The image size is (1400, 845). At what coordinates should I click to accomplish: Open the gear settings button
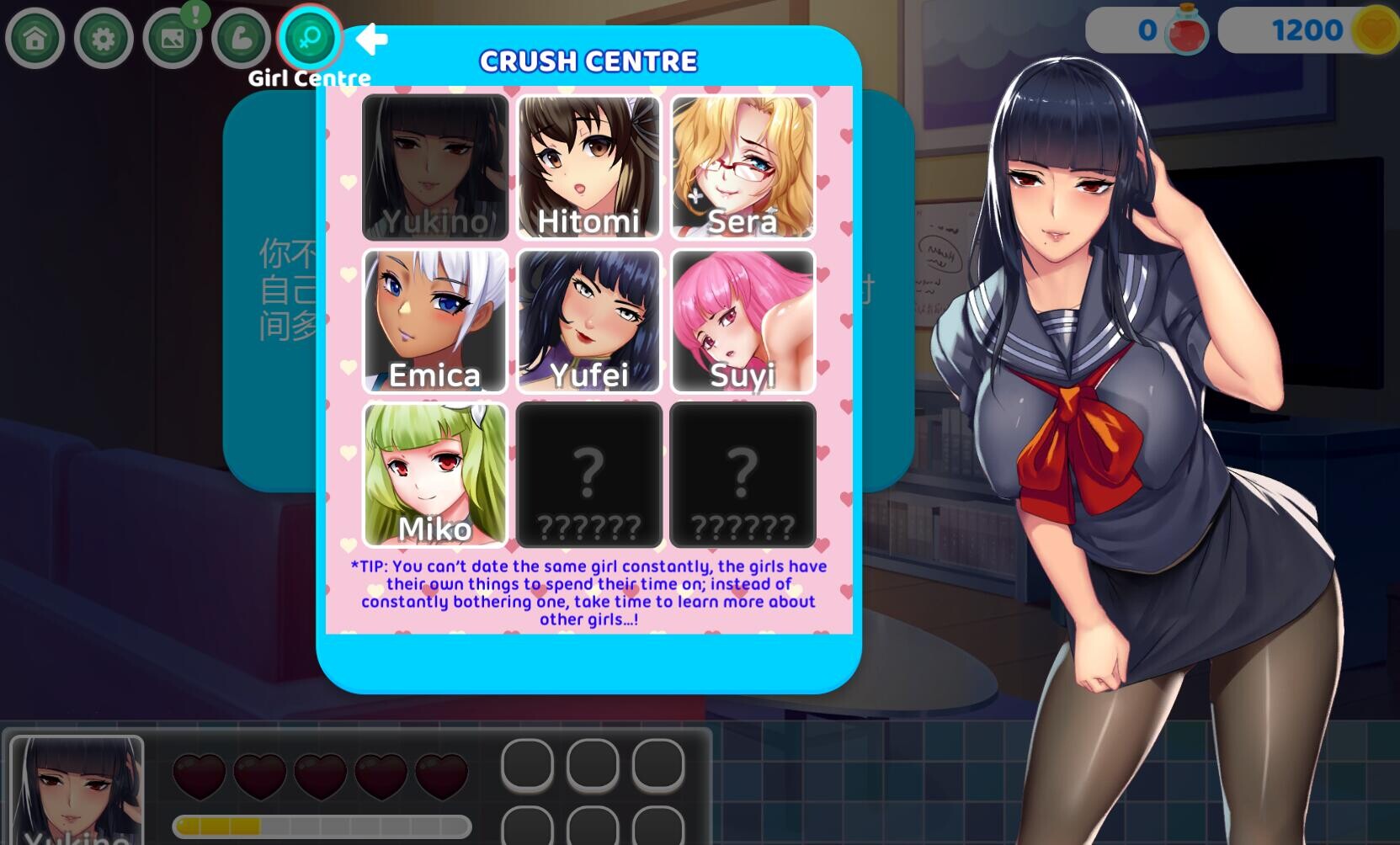click(x=104, y=39)
